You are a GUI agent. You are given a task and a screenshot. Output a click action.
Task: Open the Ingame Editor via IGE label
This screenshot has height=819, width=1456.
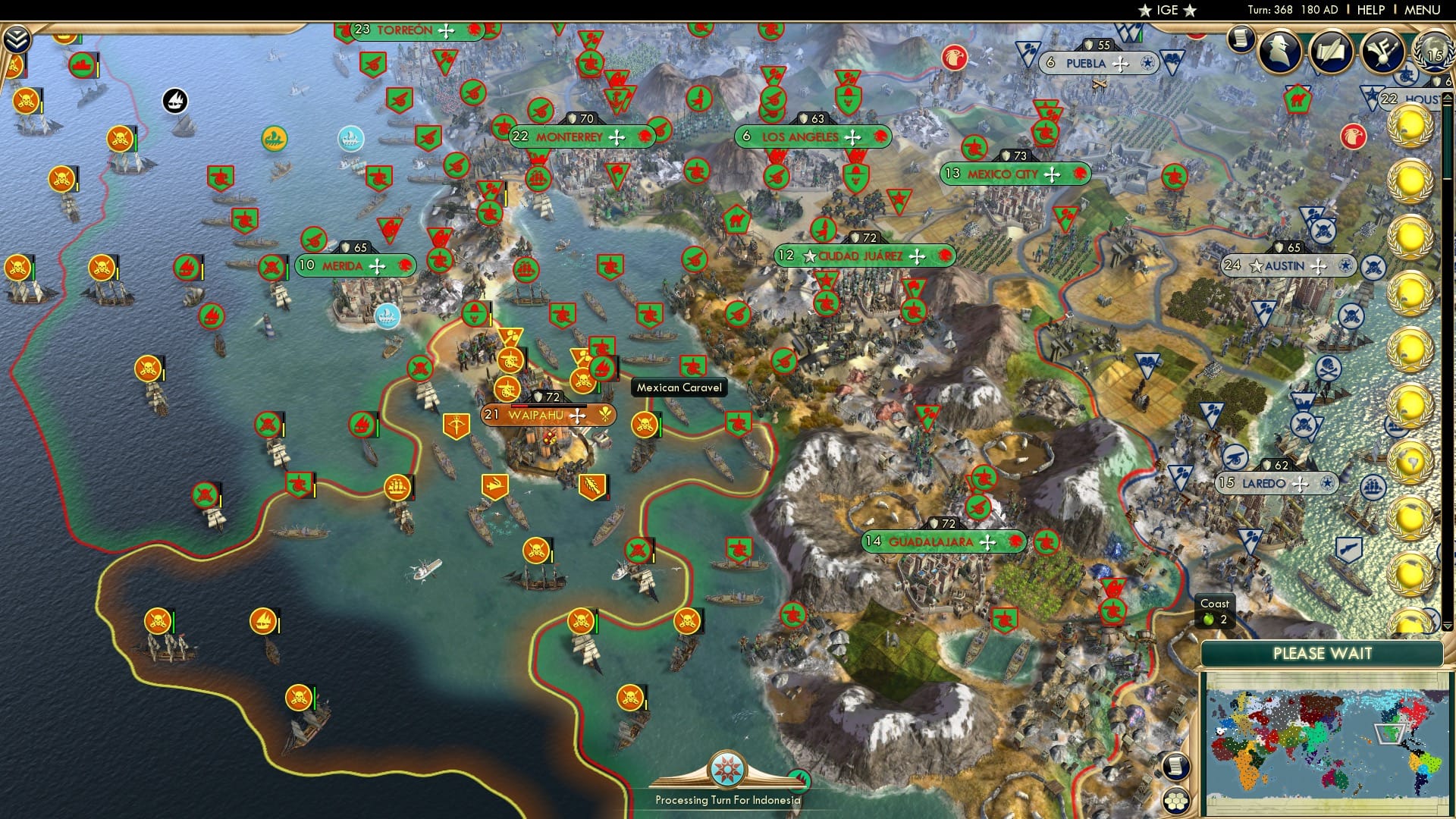click(x=1168, y=10)
